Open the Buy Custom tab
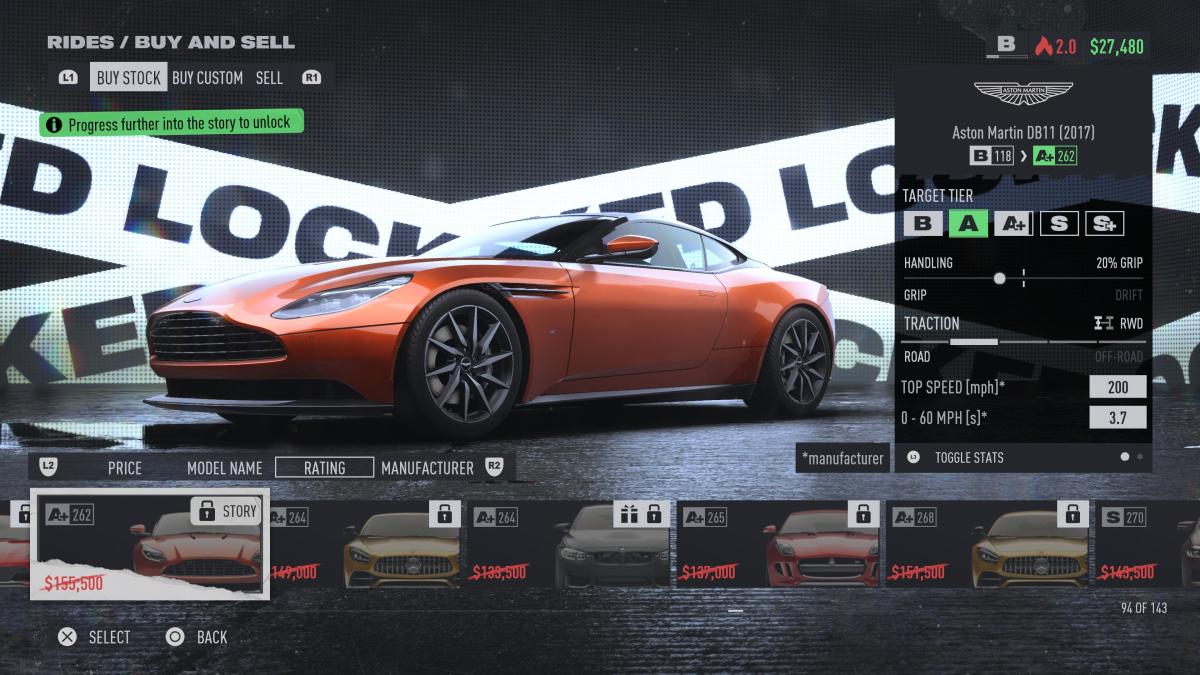This screenshot has width=1200, height=675. [x=207, y=77]
